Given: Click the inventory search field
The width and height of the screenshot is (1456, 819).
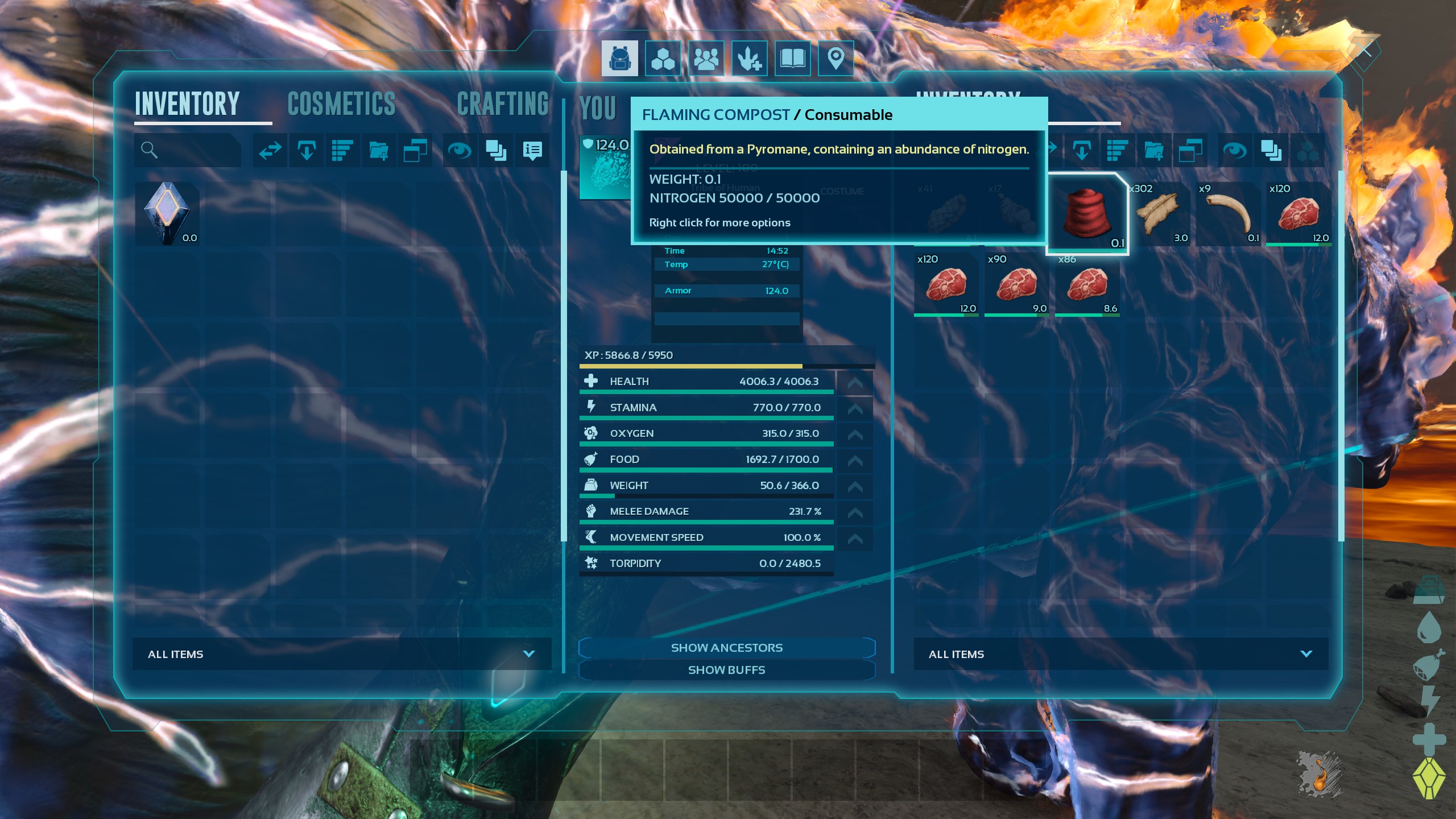Looking at the screenshot, I should pos(188,150).
